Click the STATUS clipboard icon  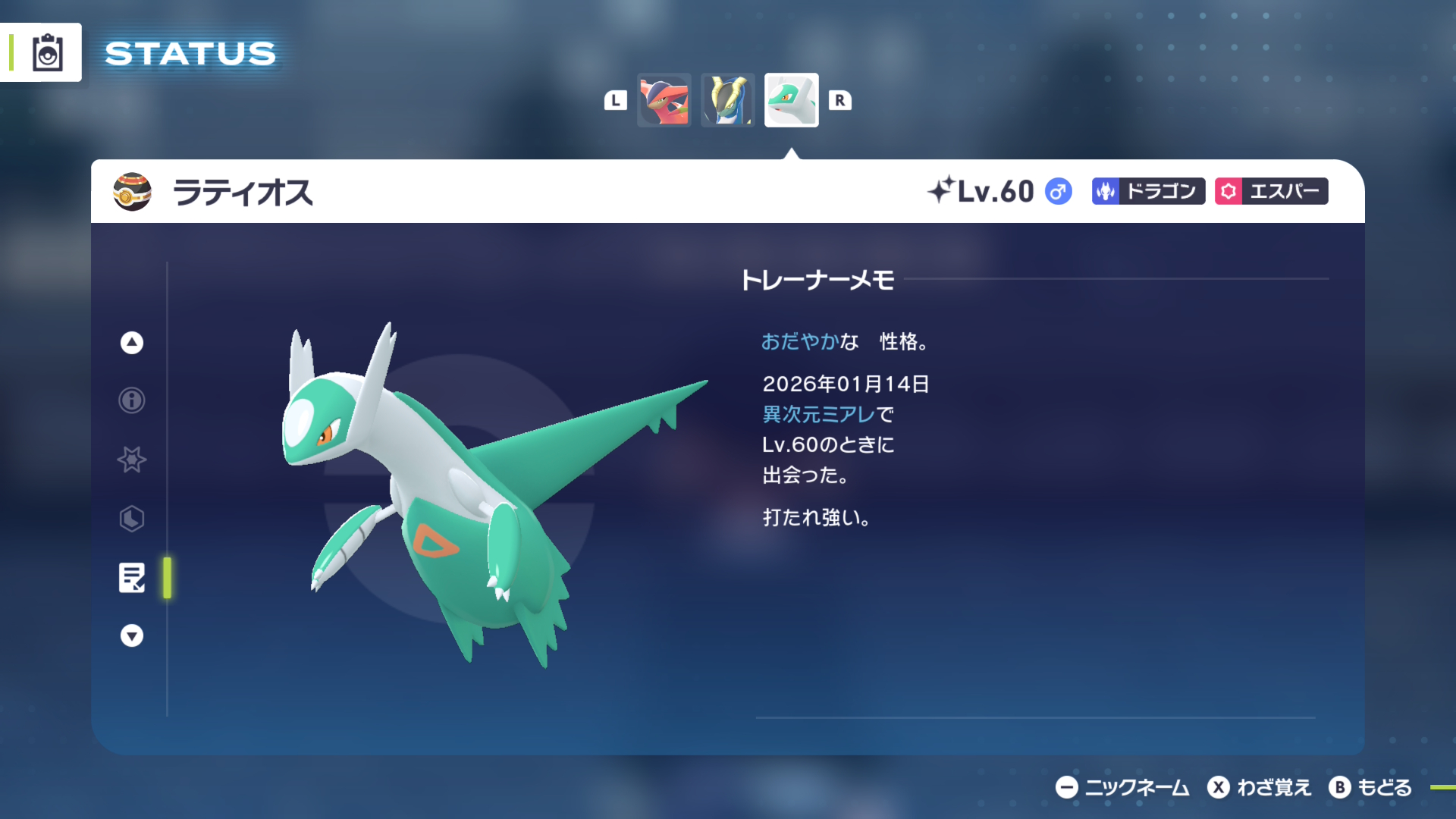[47, 53]
